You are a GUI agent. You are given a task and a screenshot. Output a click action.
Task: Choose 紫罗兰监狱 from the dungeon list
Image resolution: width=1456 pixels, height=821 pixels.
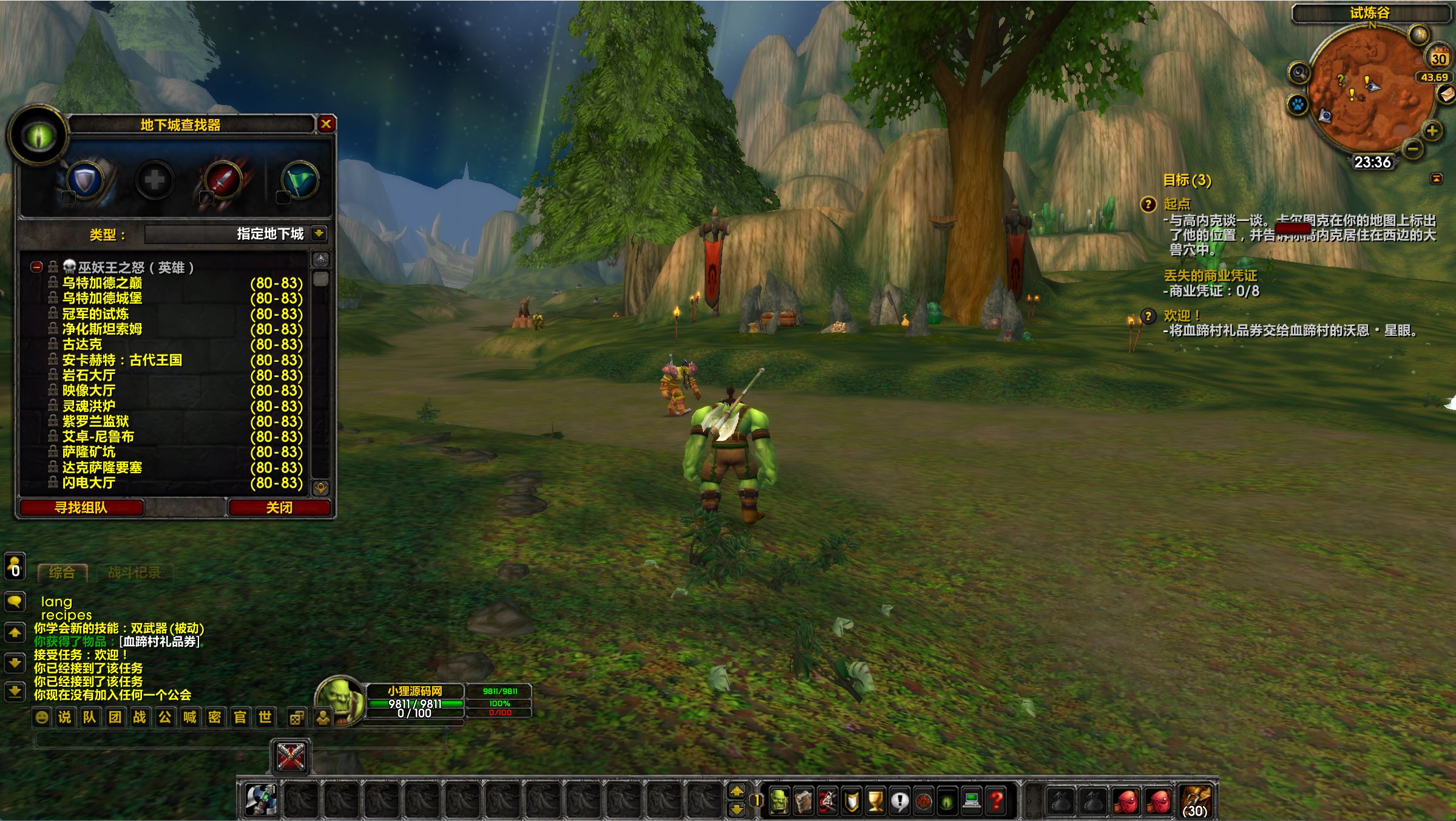[96, 421]
